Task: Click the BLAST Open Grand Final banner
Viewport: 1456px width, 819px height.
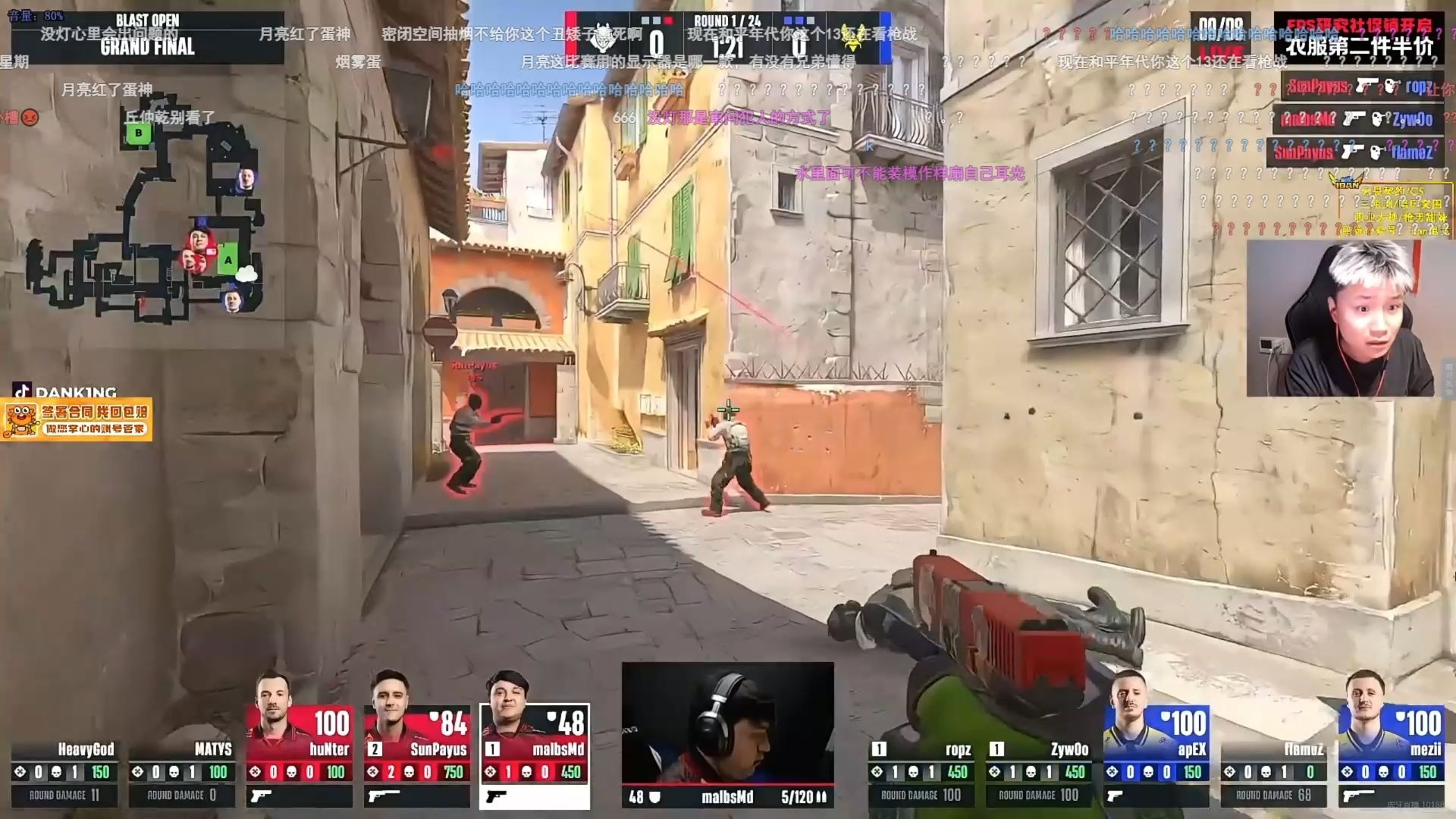Action: point(147,36)
